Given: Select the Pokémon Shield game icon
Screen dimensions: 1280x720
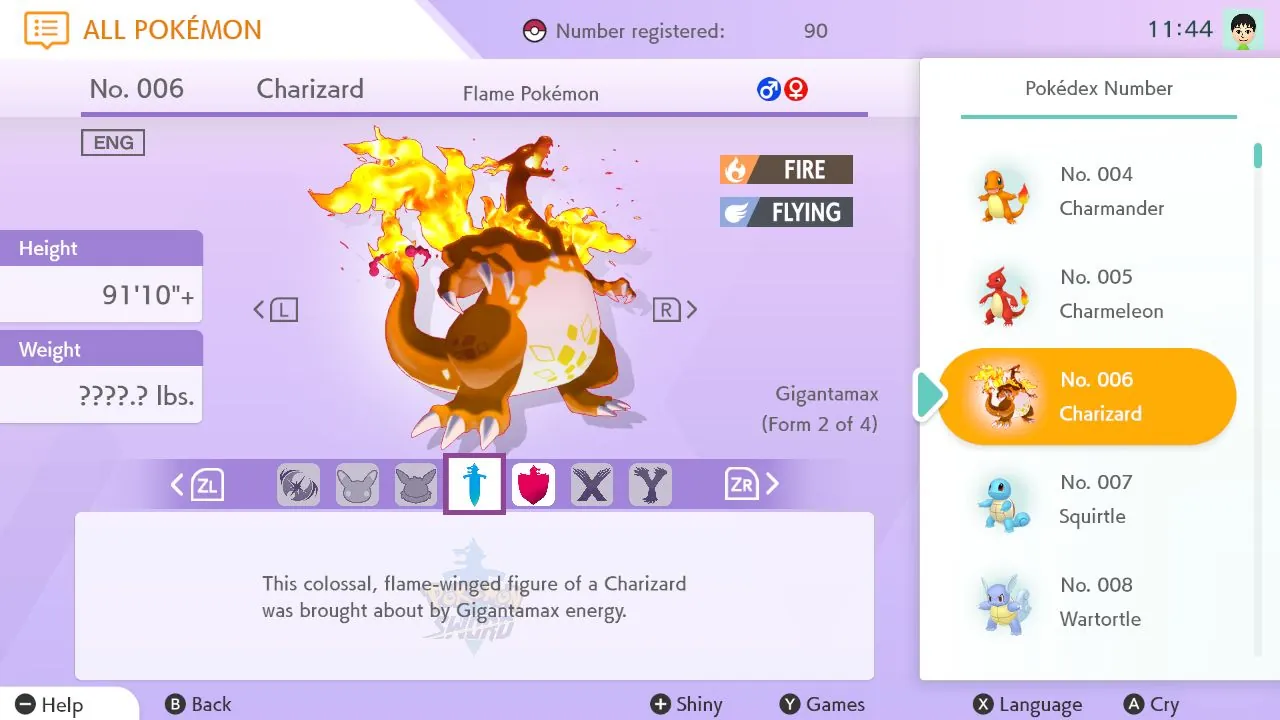Looking at the screenshot, I should (533, 484).
